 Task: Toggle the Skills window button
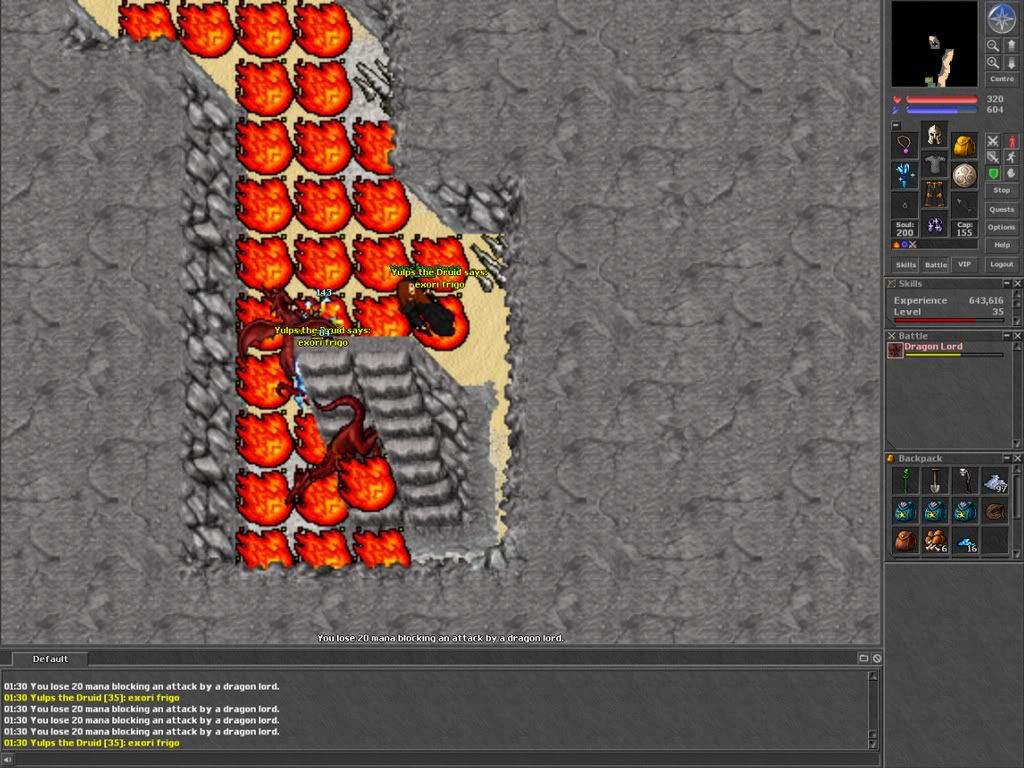click(x=905, y=264)
